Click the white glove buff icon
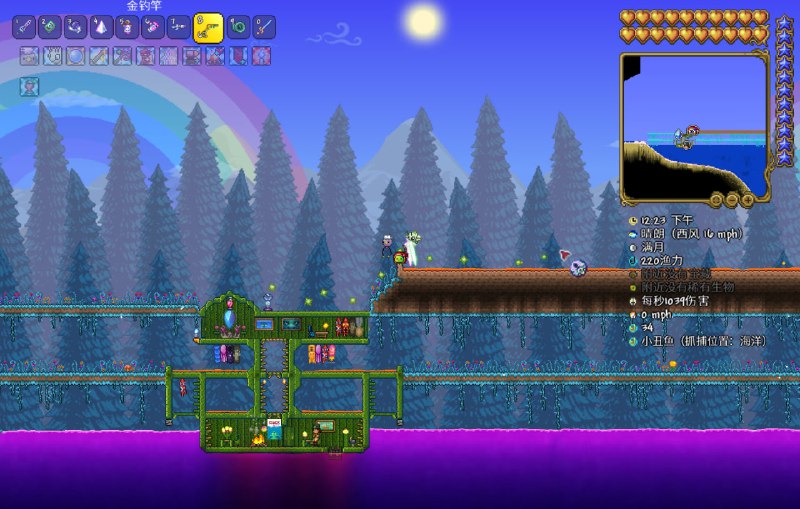Screen dimensions: 800x509 (52, 56)
